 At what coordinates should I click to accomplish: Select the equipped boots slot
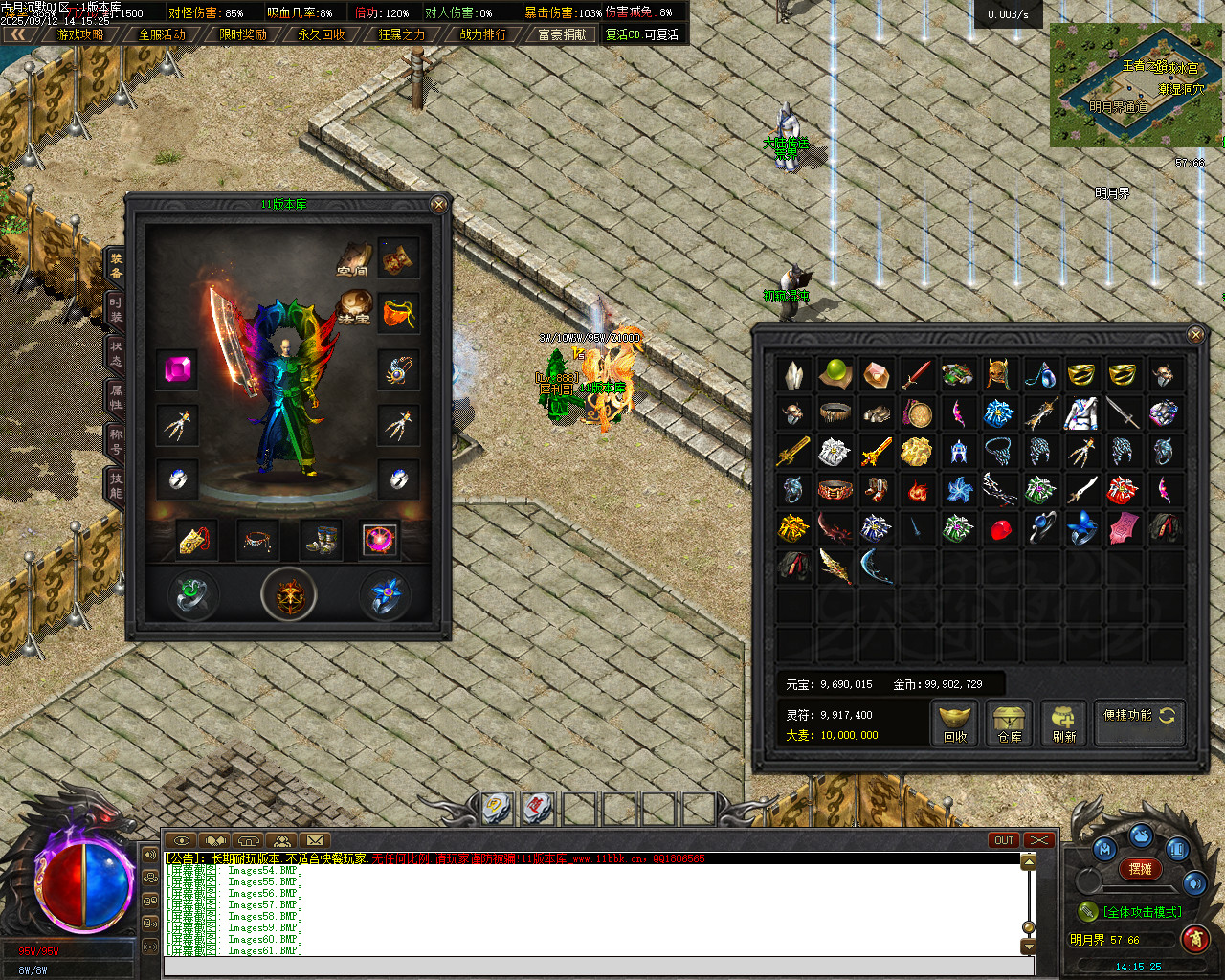[320, 540]
